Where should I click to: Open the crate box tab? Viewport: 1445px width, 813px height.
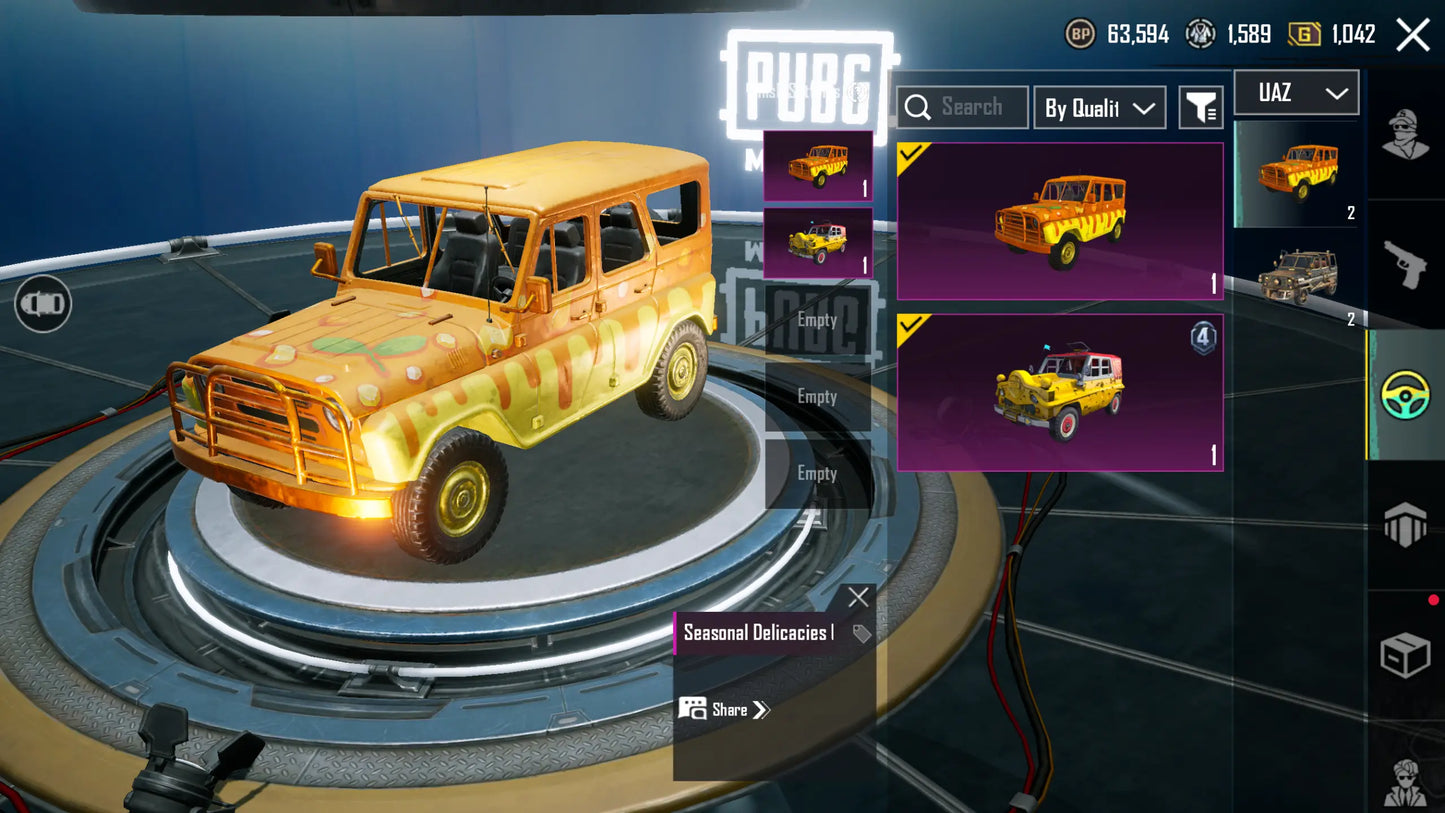coord(1405,655)
